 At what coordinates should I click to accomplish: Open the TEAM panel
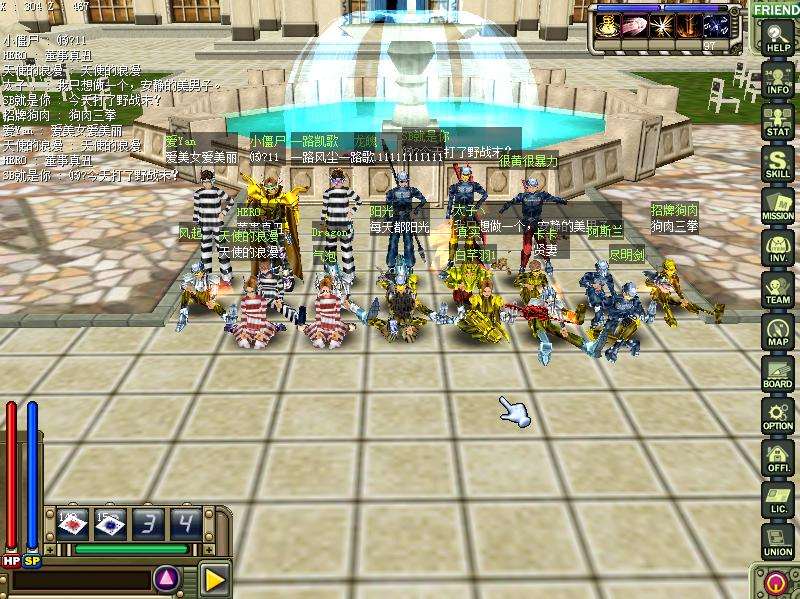coord(777,290)
